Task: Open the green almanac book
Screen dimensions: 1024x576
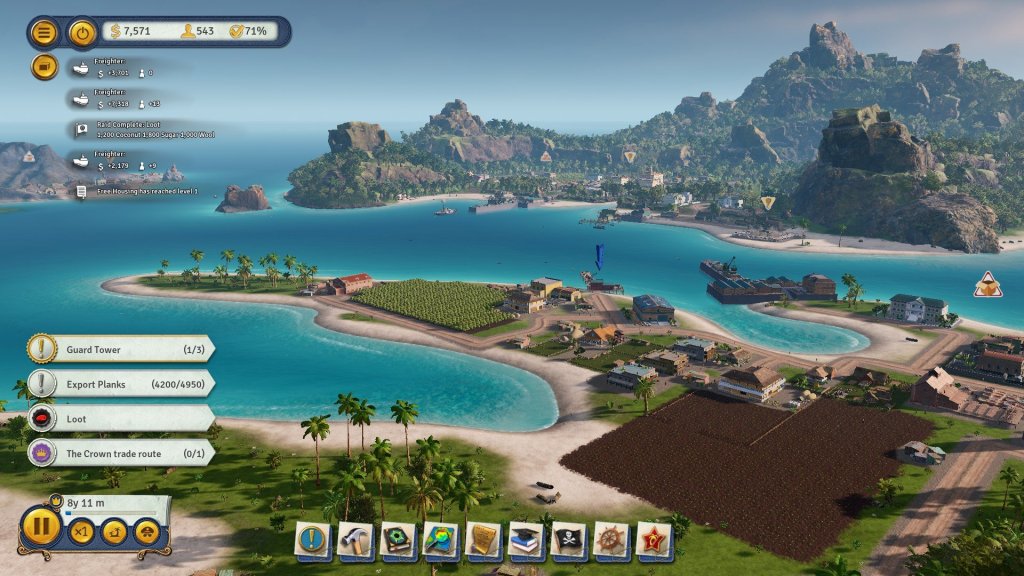Action: tap(398, 540)
